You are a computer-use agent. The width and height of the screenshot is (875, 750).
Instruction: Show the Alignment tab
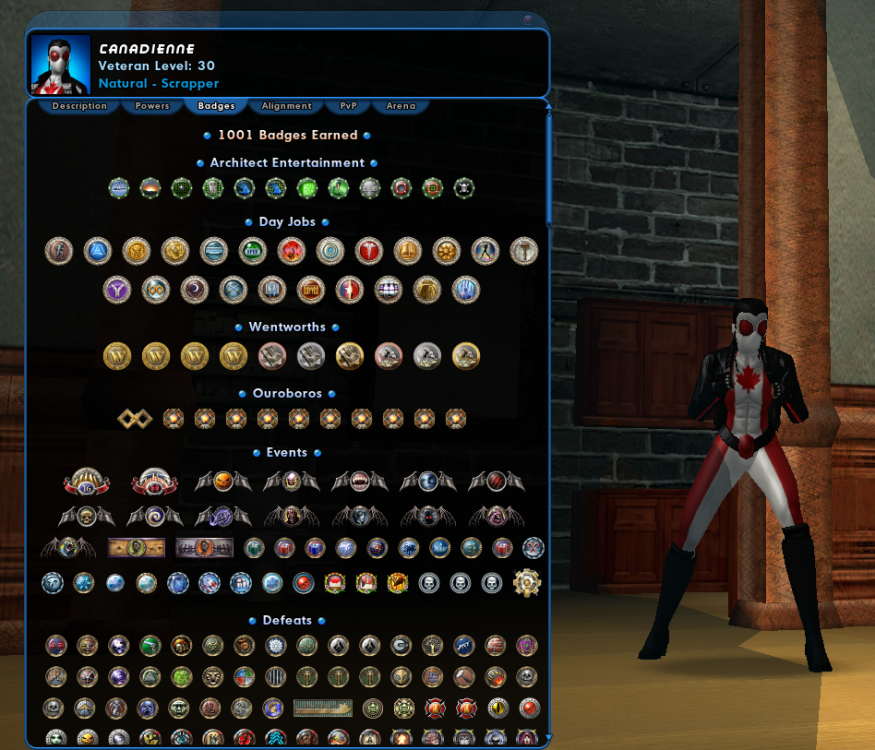(x=286, y=106)
